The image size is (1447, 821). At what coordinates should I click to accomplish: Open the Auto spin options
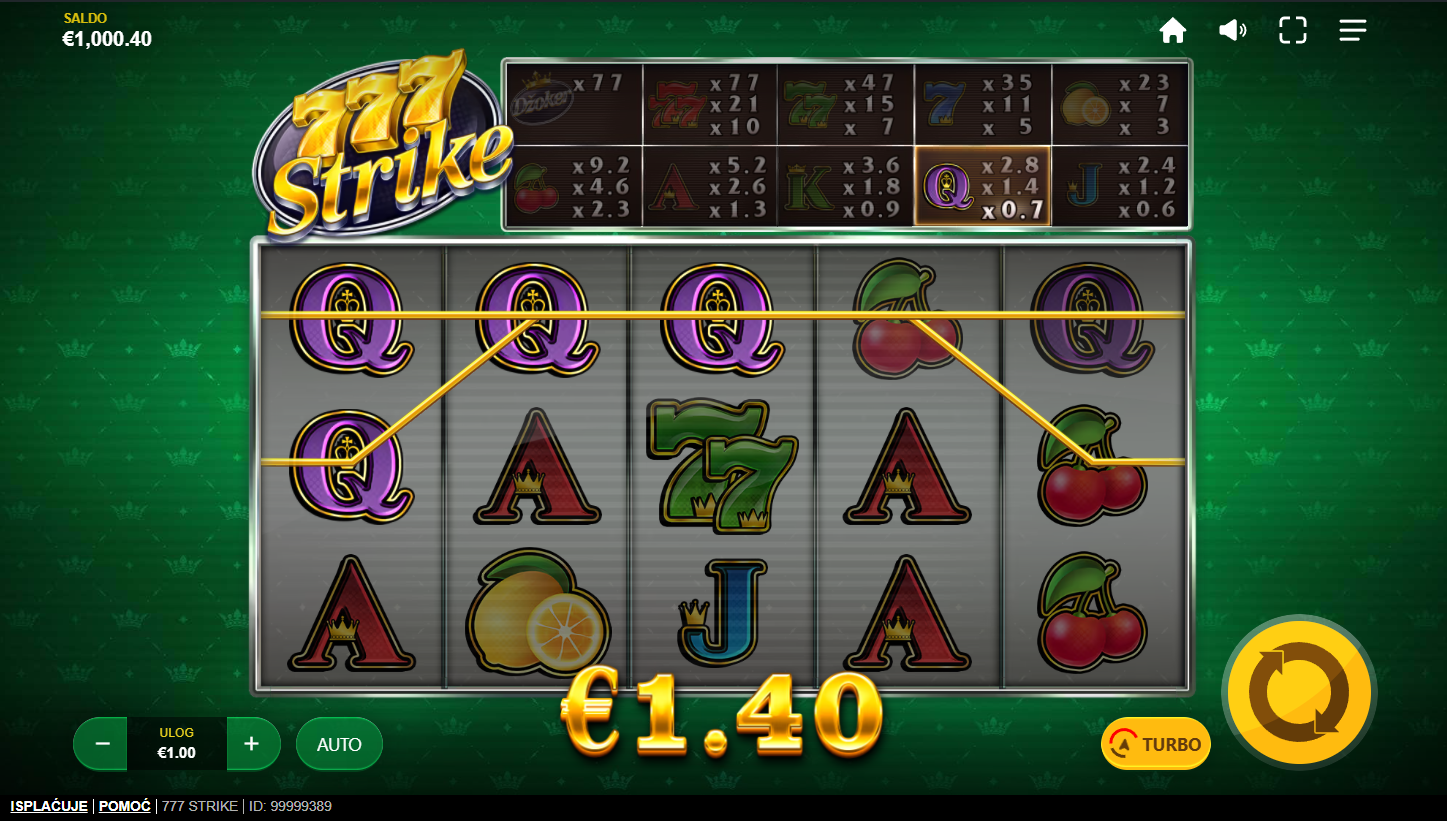(339, 744)
